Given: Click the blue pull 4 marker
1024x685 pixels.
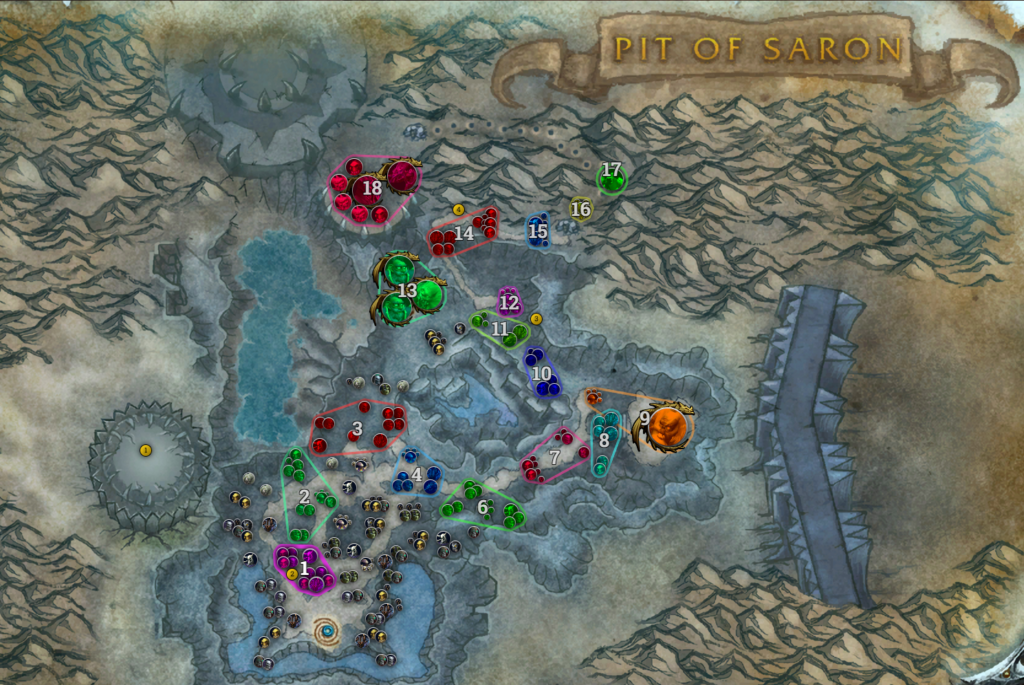Looking at the screenshot, I should click(416, 474).
